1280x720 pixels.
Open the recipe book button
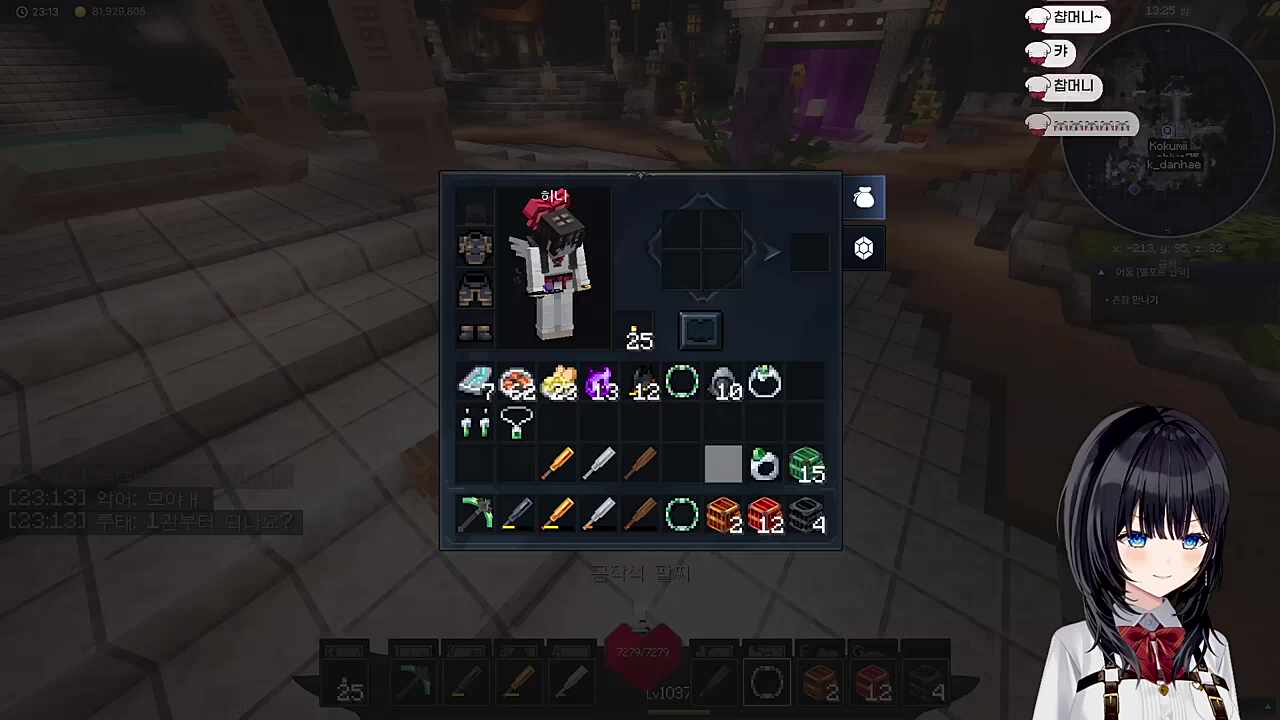pyautogui.click(x=700, y=330)
